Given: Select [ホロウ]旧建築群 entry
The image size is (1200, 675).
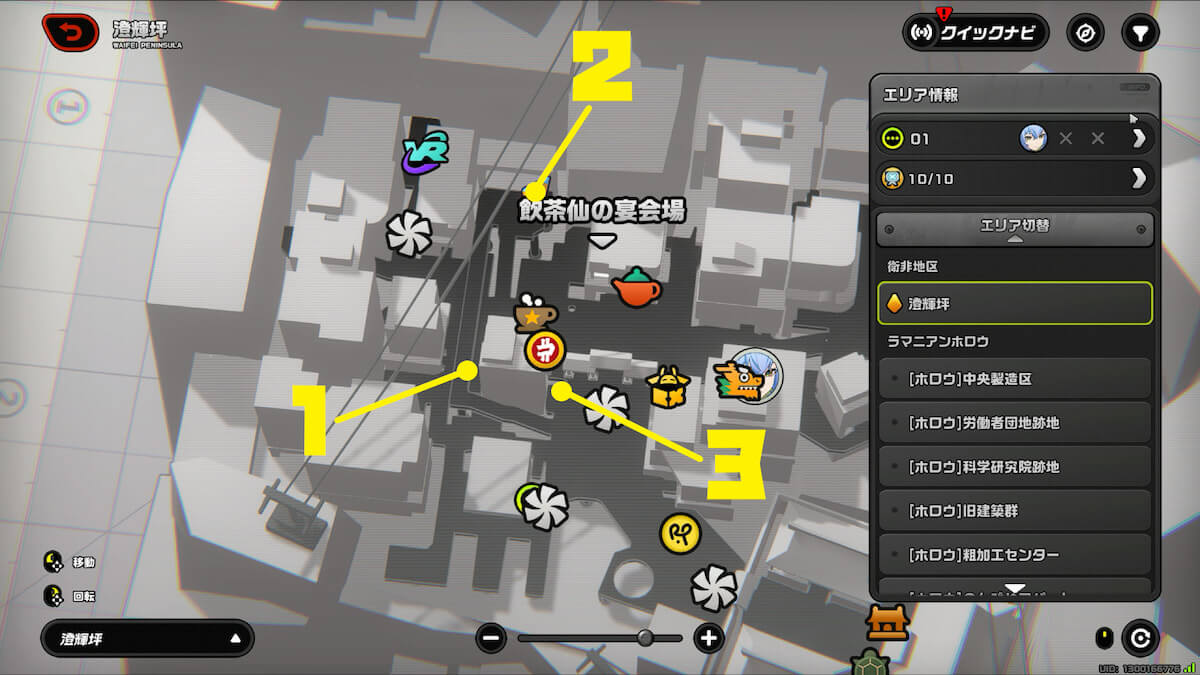Looking at the screenshot, I should pos(1014,511).
